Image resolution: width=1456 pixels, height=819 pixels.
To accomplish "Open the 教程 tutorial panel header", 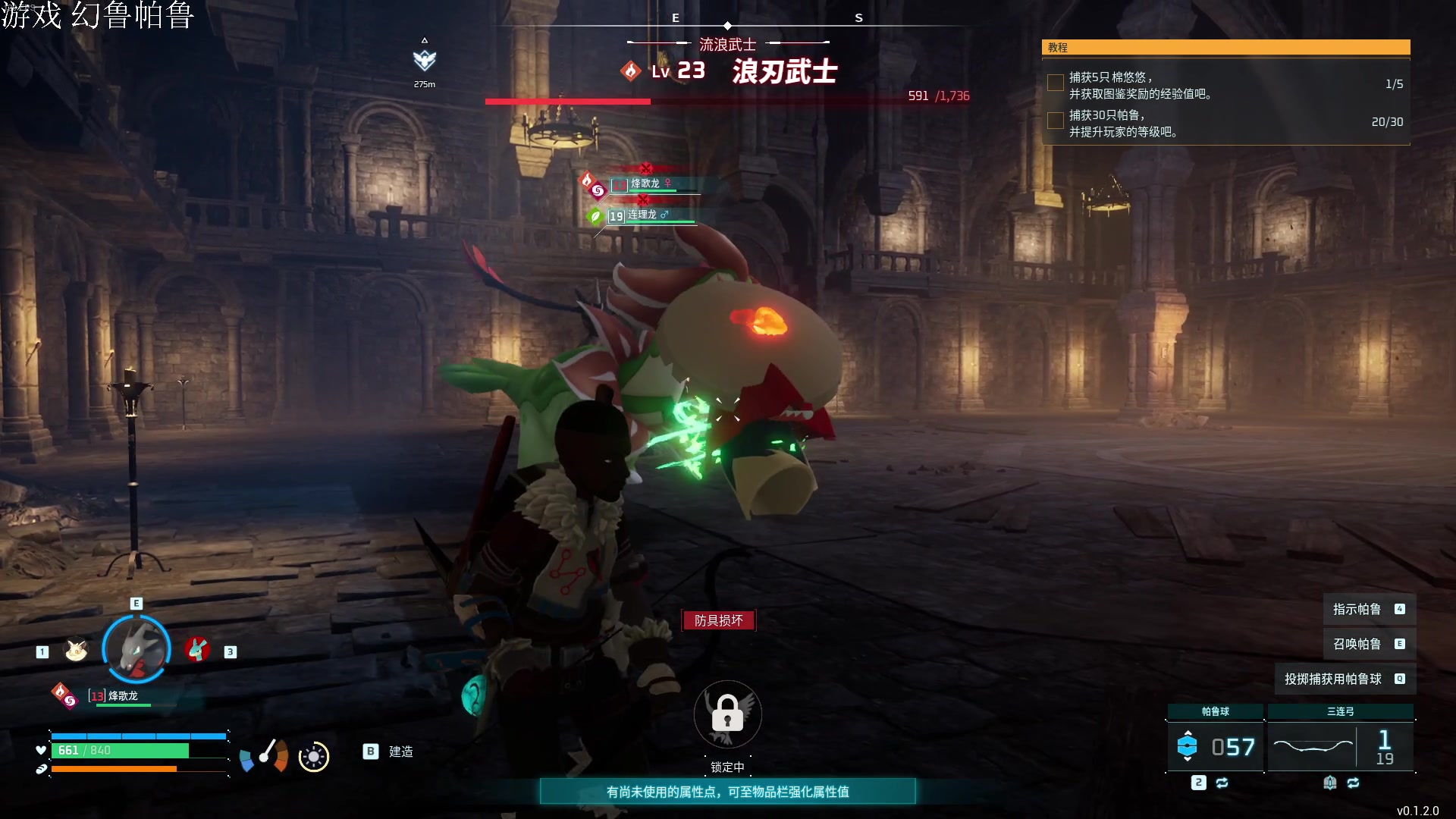I will coord(1225,48).
